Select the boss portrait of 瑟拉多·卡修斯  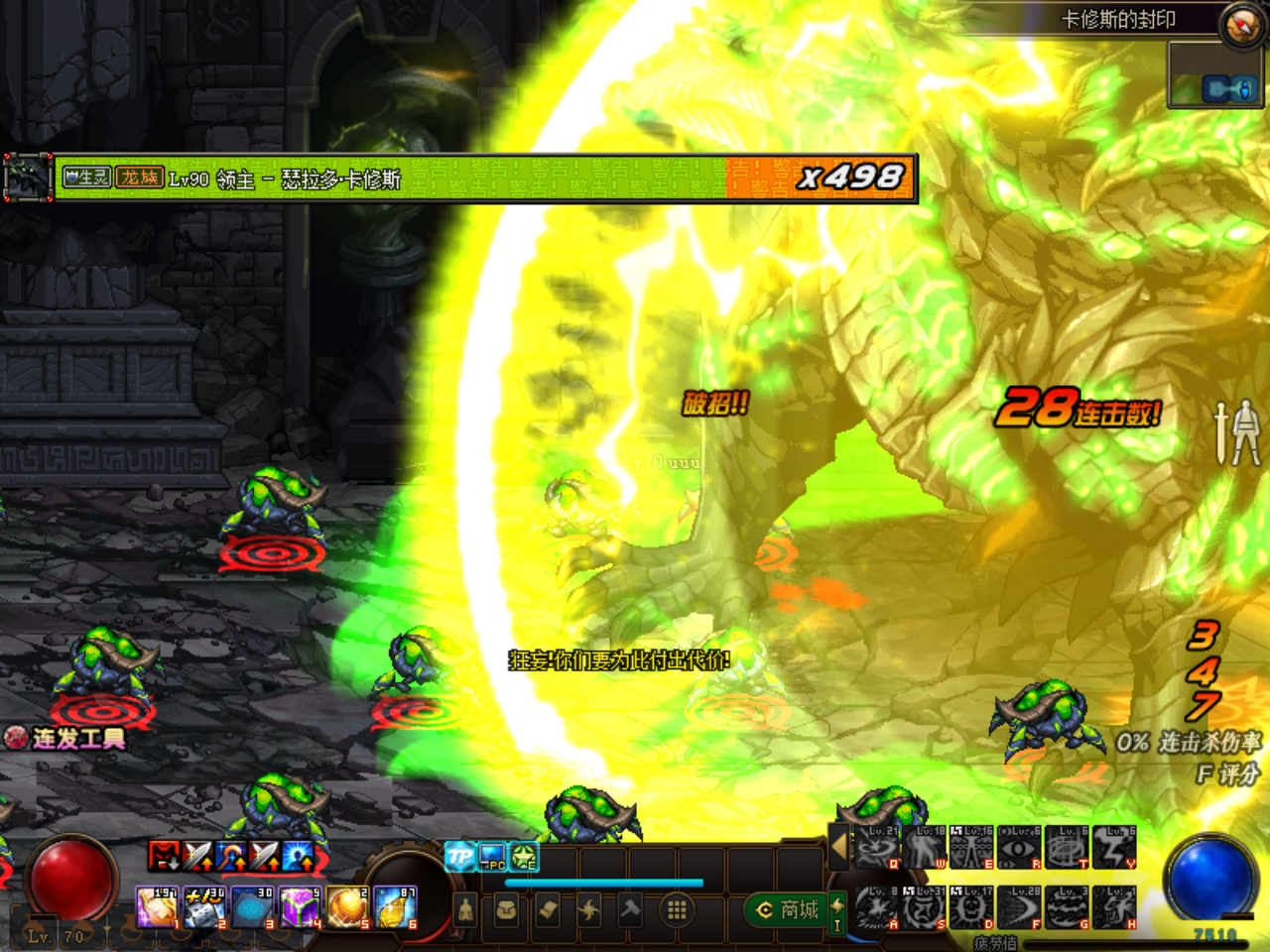26,176
